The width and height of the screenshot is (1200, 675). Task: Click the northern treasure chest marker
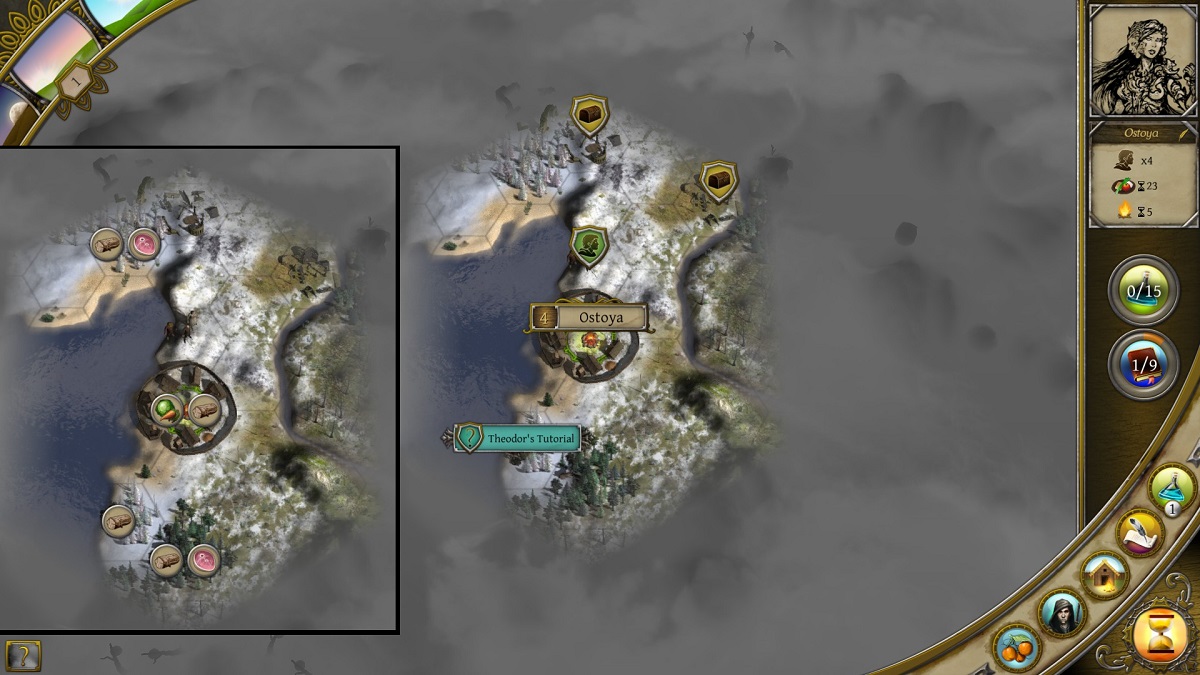[589, 114]
